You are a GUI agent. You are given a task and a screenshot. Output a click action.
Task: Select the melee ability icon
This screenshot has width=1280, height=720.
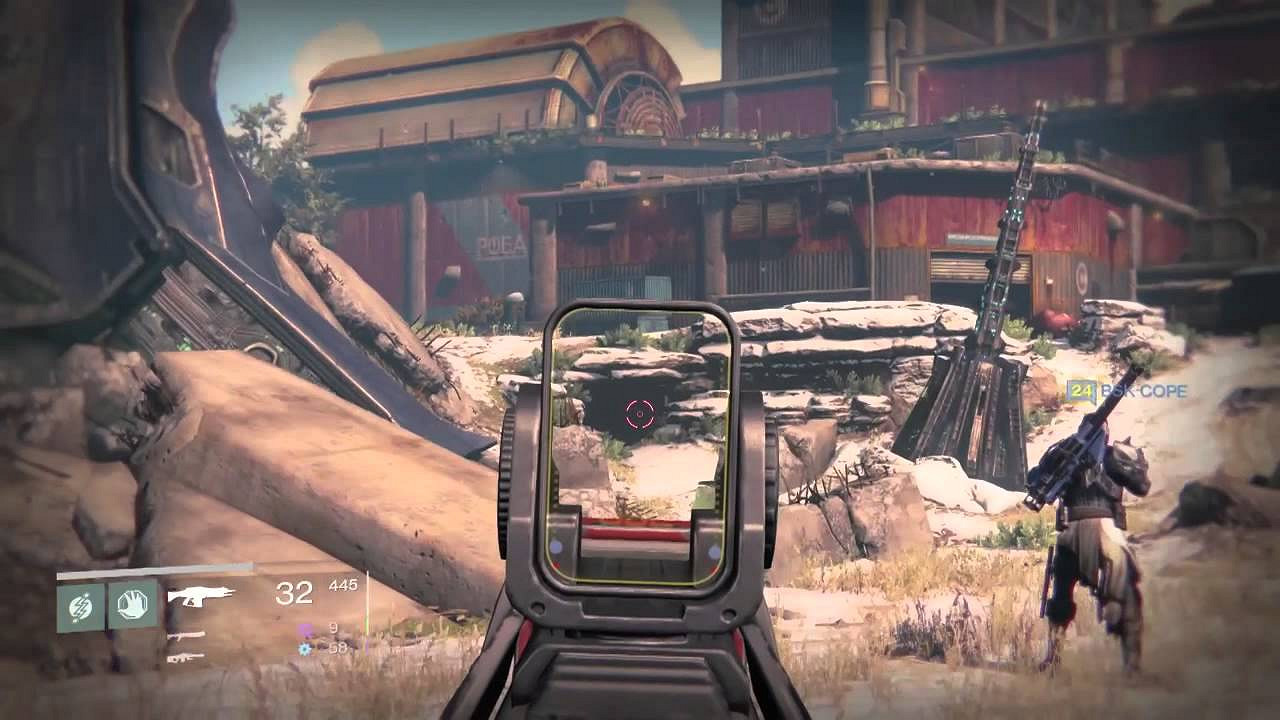pos(132,603)
